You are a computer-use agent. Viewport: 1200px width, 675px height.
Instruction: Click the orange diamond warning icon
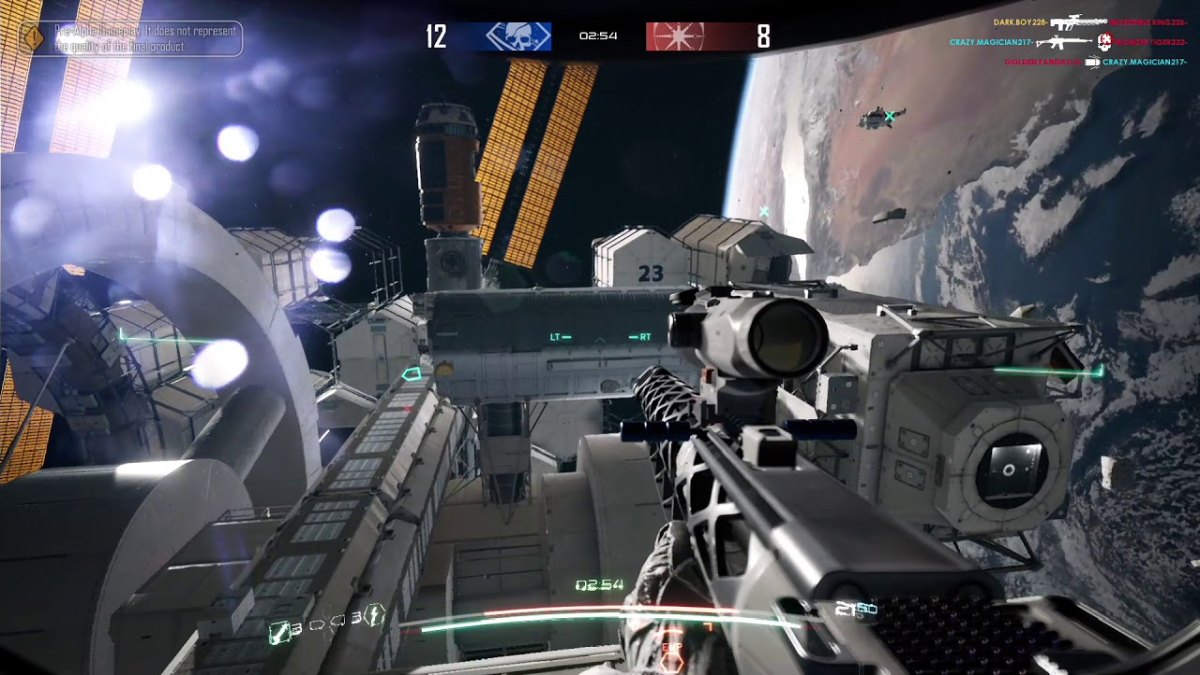(x=33, y=38)
